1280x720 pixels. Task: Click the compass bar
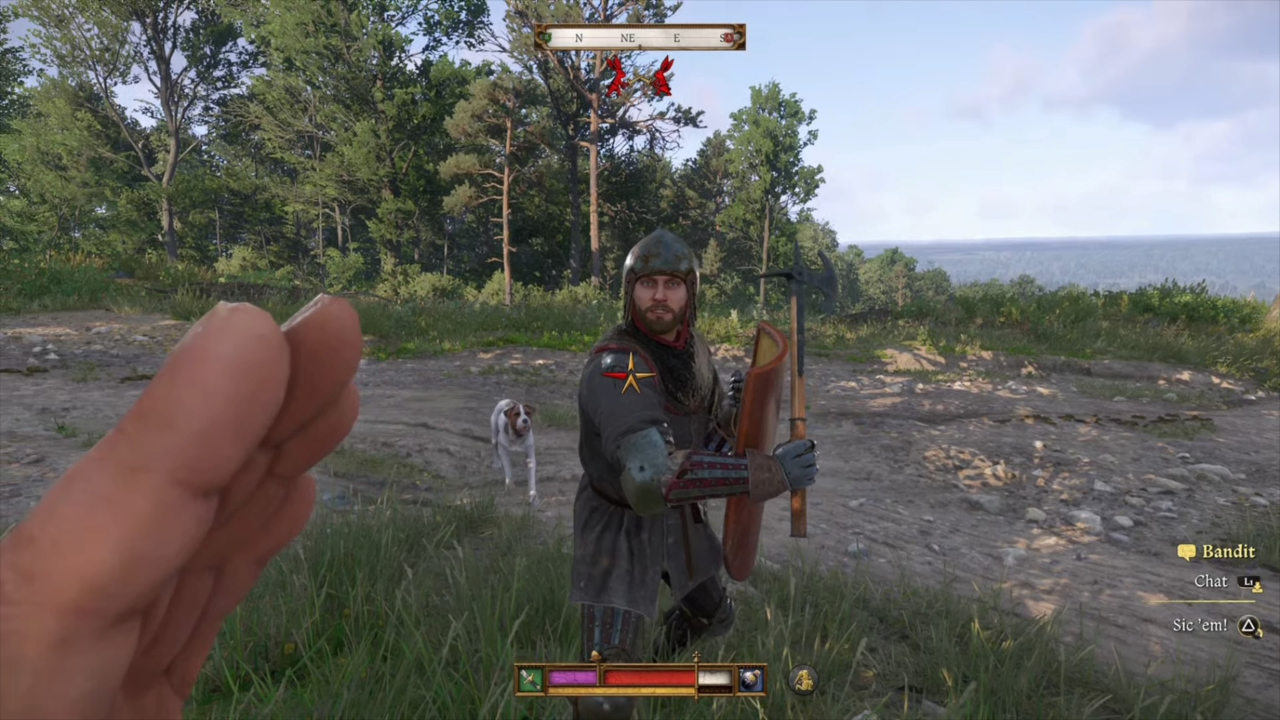click(640, 38)
